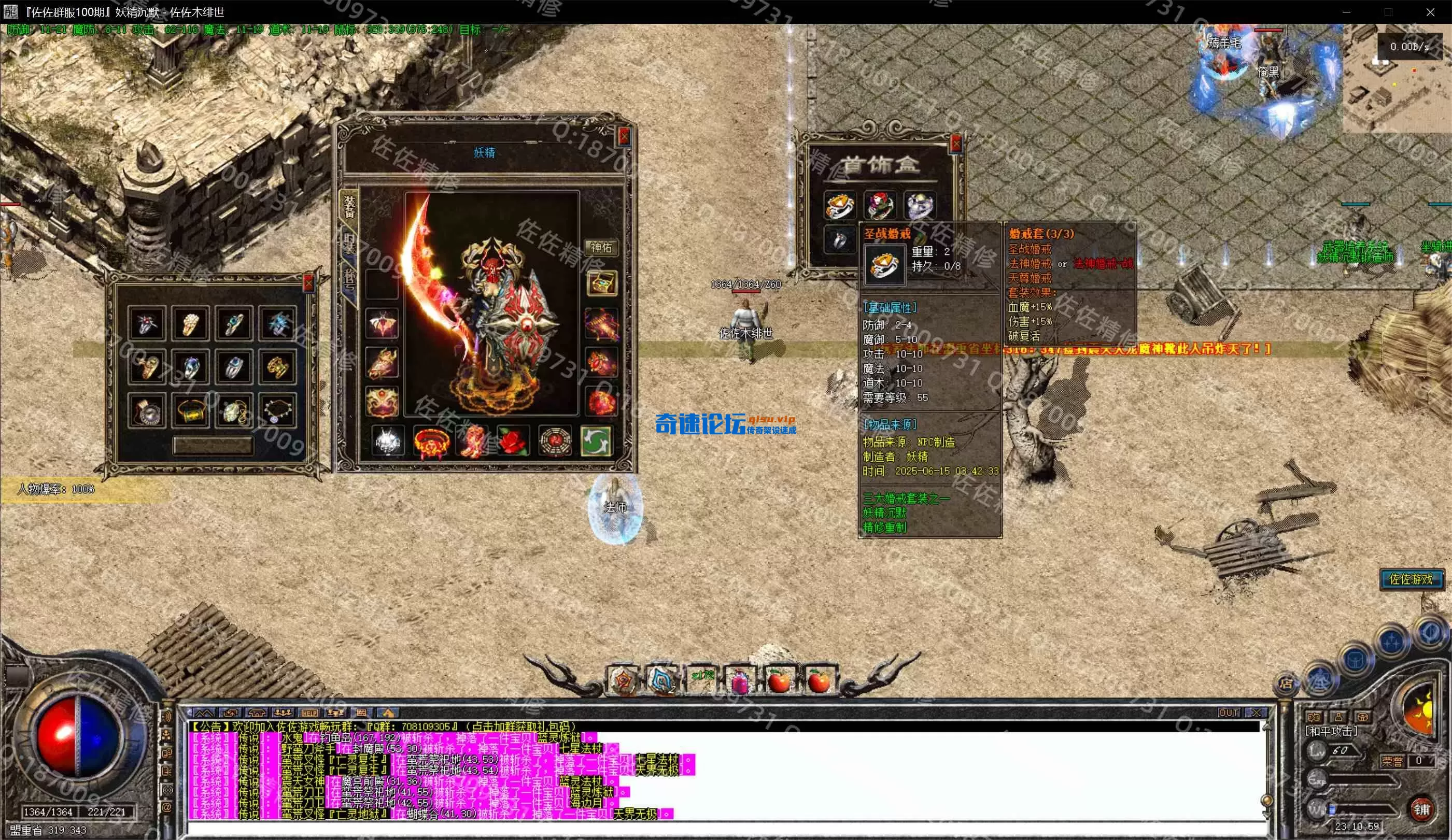Click the 佐佐游戏 button
This screenshot has width=1452, height=840.
[x=1411, y=579]
